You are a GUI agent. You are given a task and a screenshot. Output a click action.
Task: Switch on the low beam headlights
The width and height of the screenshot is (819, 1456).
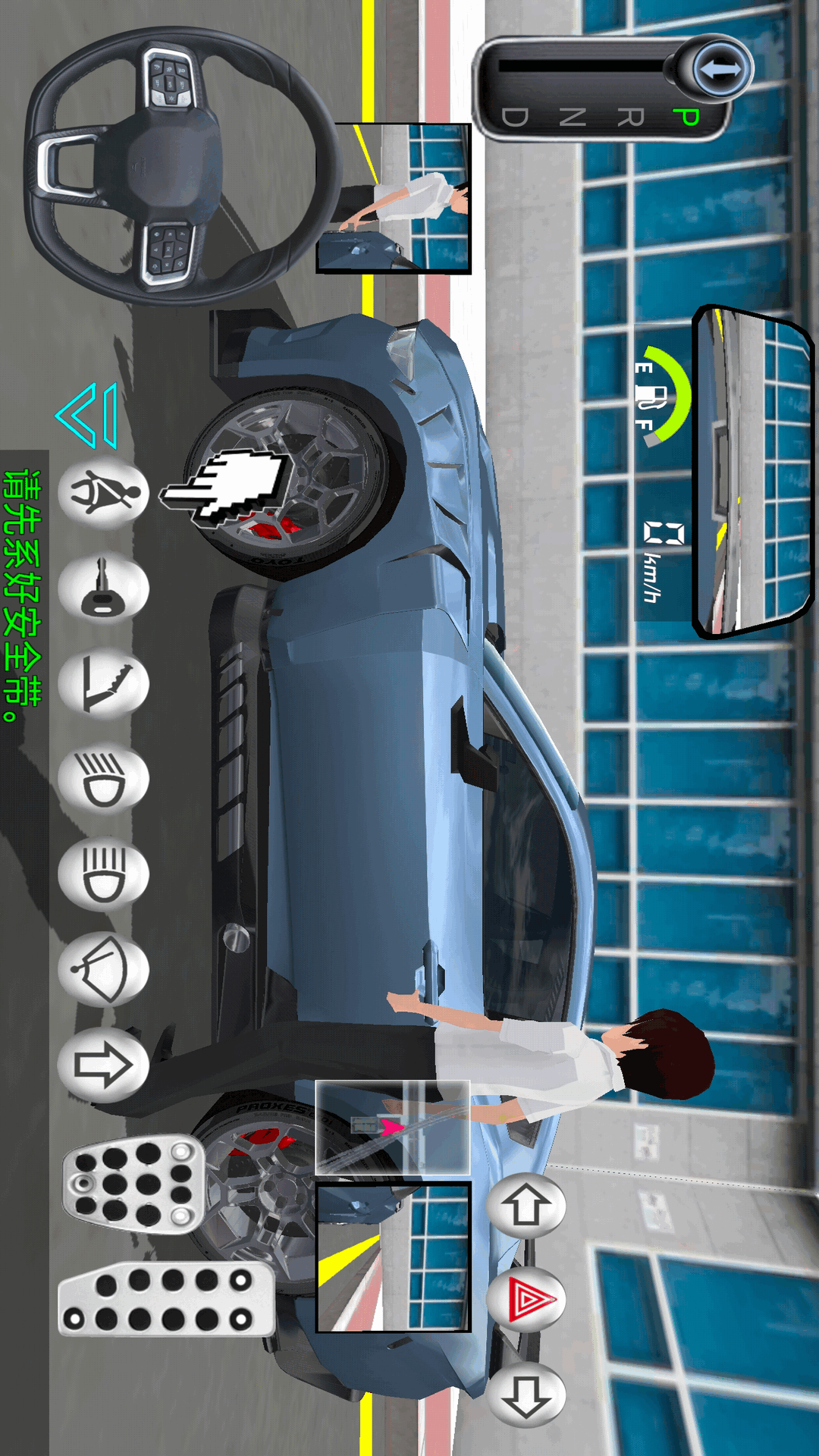pyautogui.click(x=103, y=780)
